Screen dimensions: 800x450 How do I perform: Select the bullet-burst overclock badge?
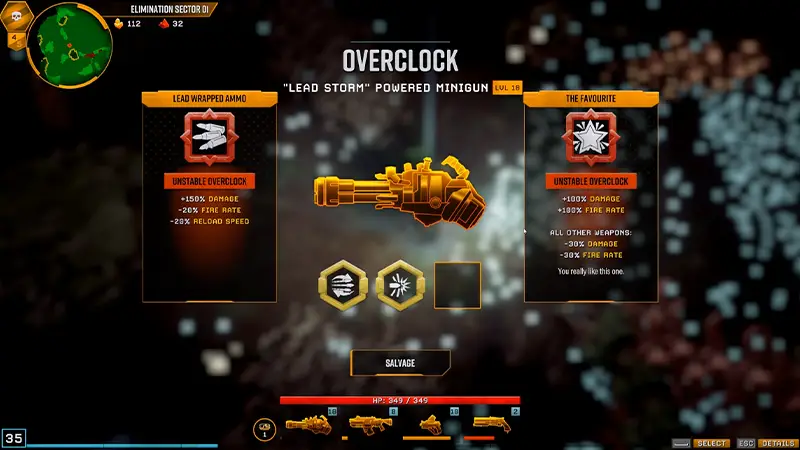click(400, 285)
